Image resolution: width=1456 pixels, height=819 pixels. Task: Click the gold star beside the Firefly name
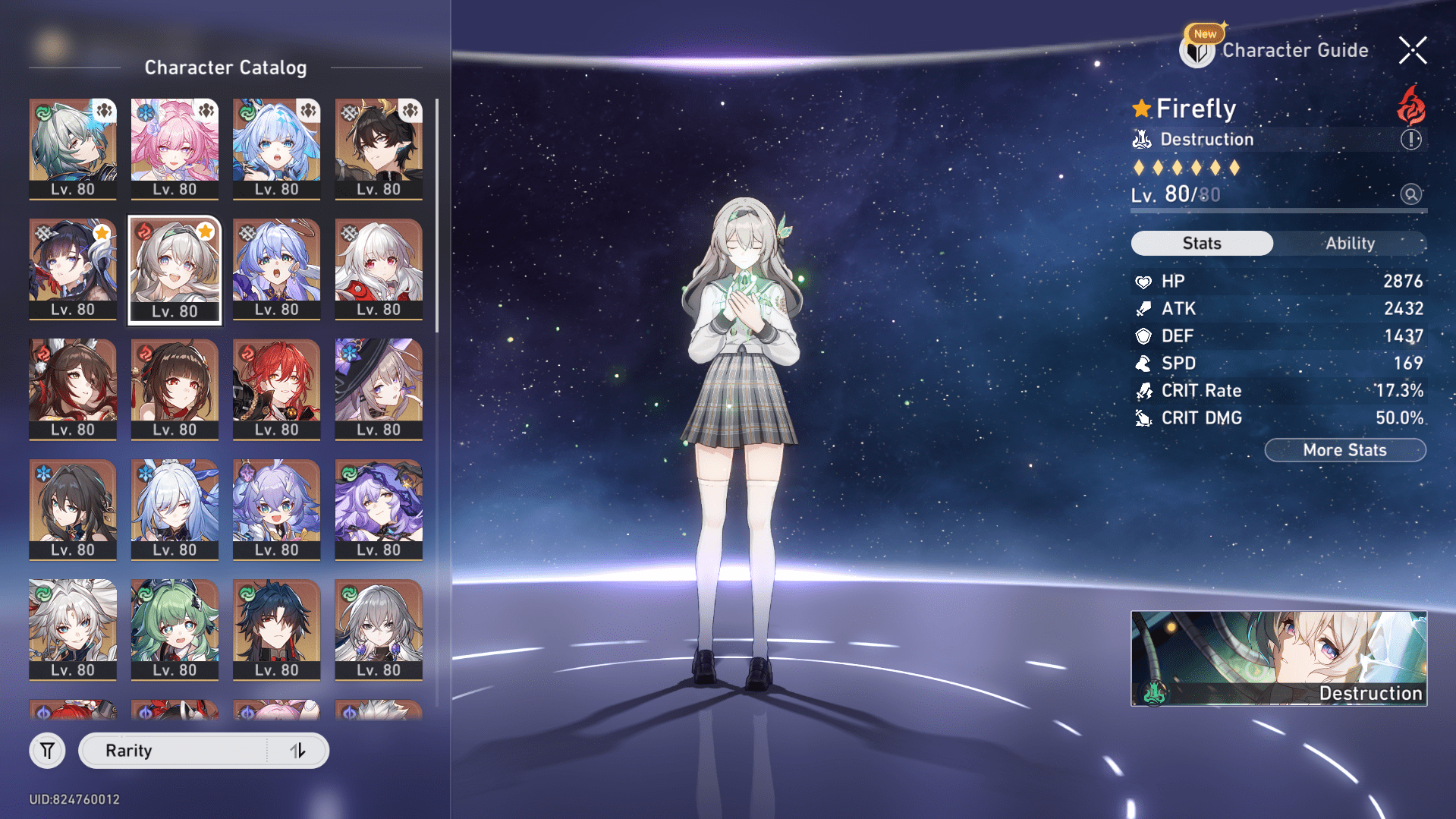pyautogui.click(x=1143, y=109)
